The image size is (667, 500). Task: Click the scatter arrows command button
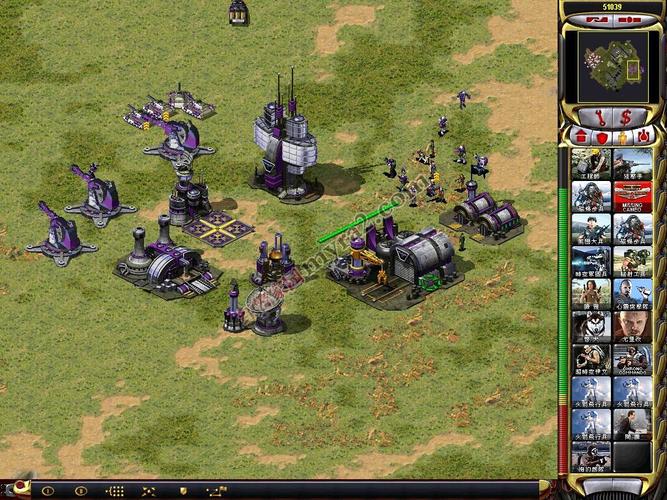point(149,491)
